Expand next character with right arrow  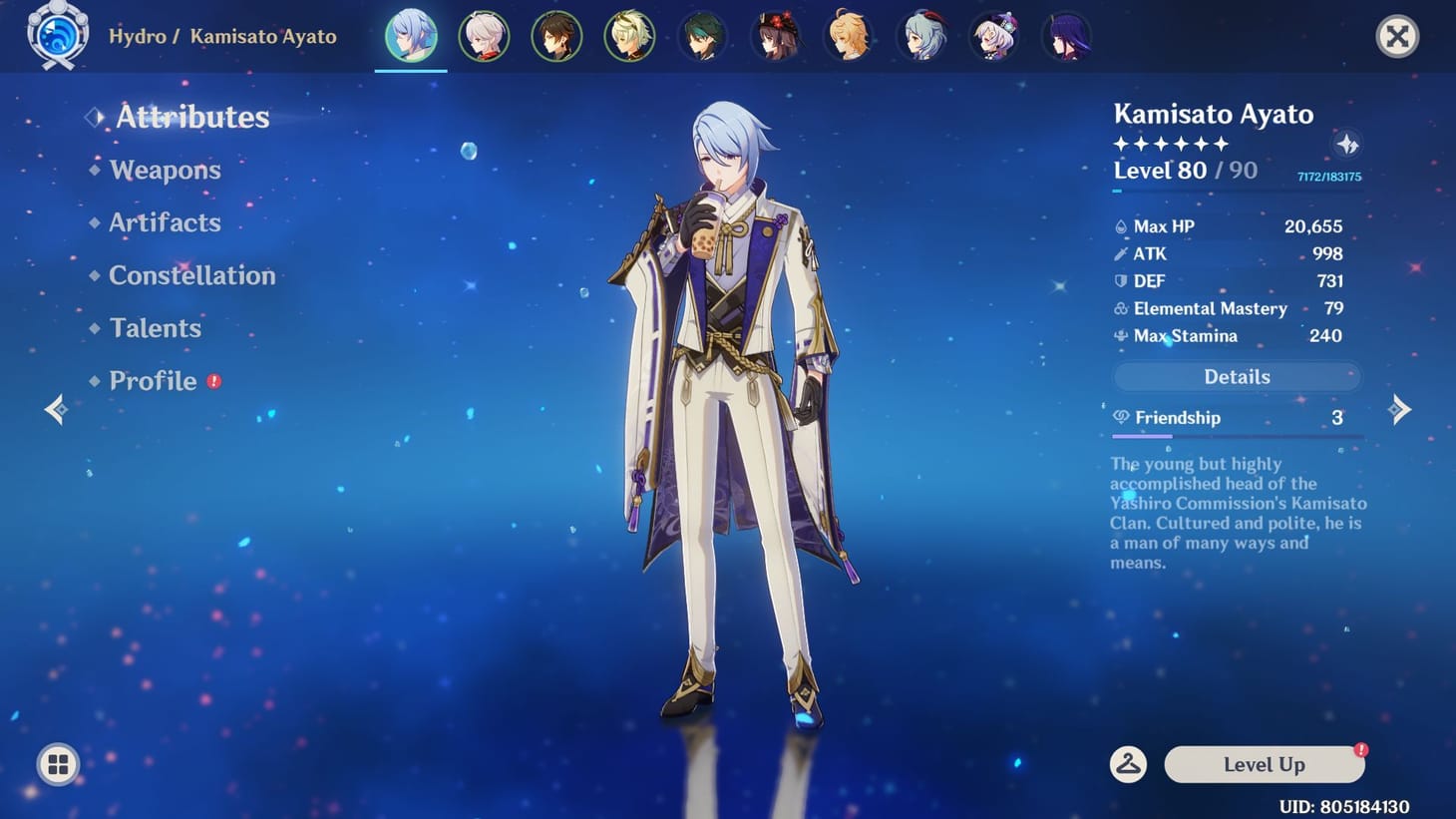(x=1401, y=409)
